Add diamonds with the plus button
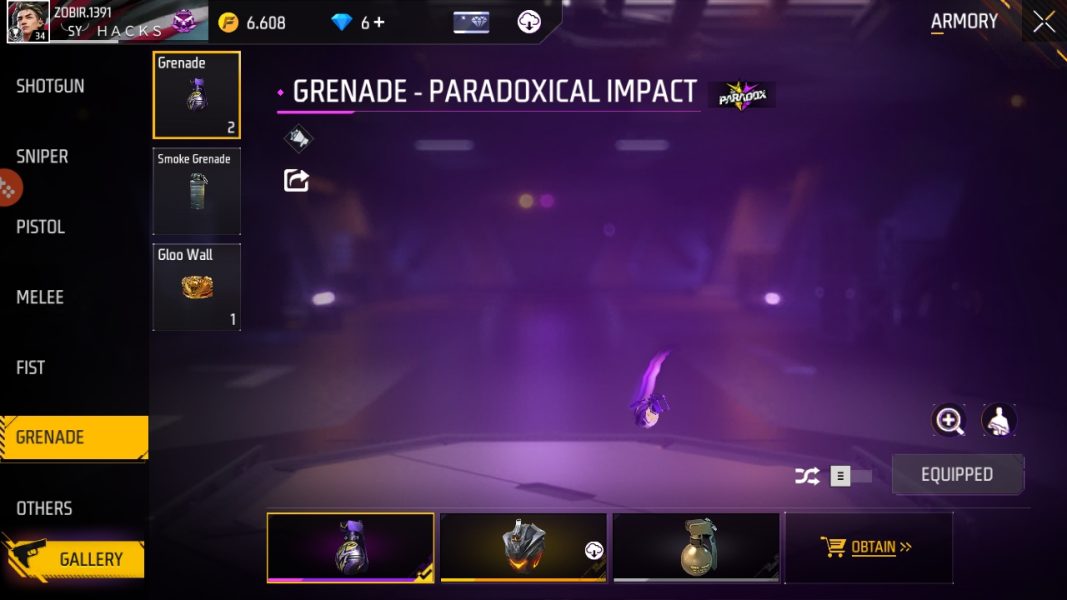The image size is (1067, 600). click(379, 22)
